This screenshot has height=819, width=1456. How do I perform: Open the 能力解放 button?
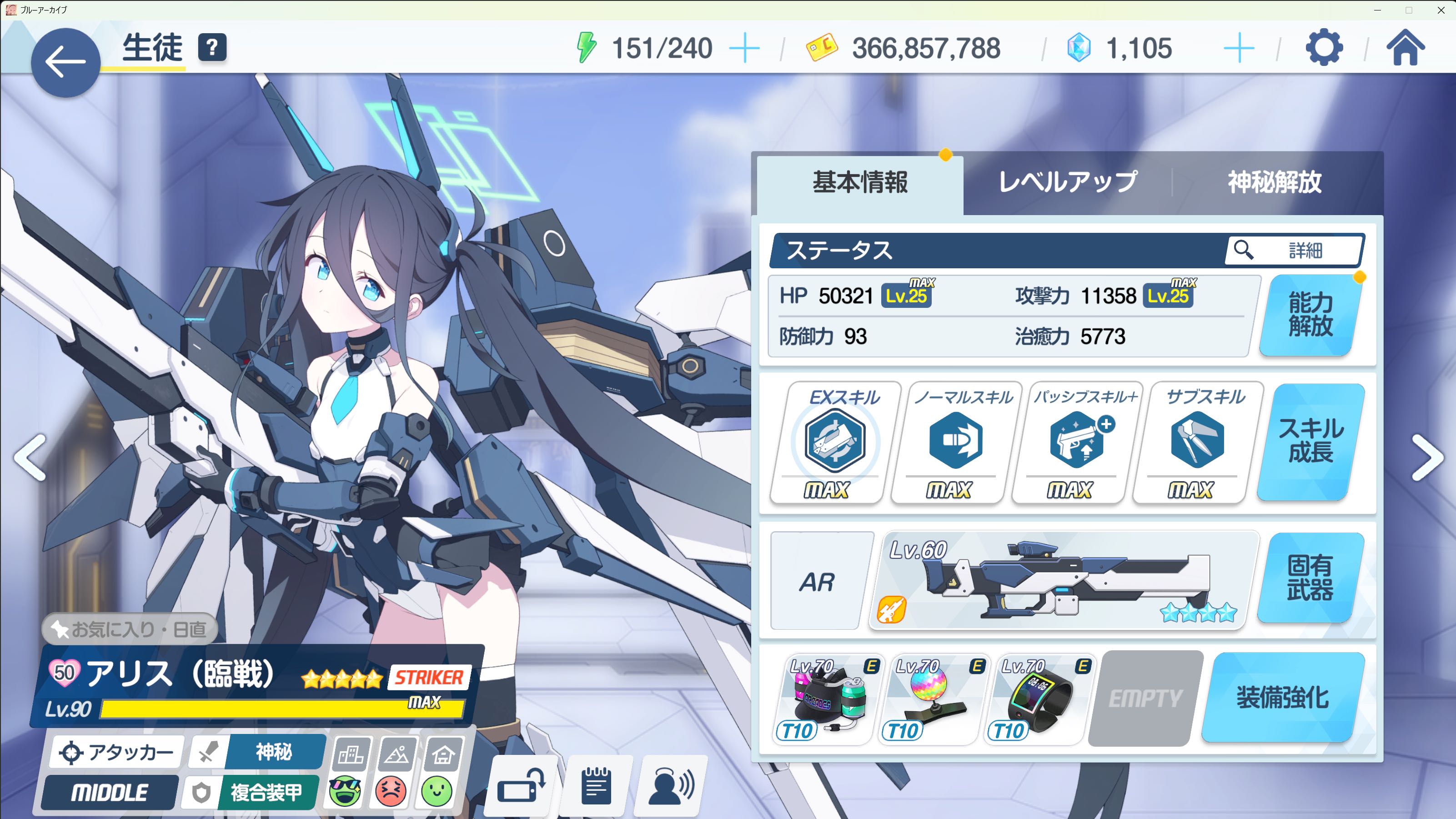tap(1311, 315)
